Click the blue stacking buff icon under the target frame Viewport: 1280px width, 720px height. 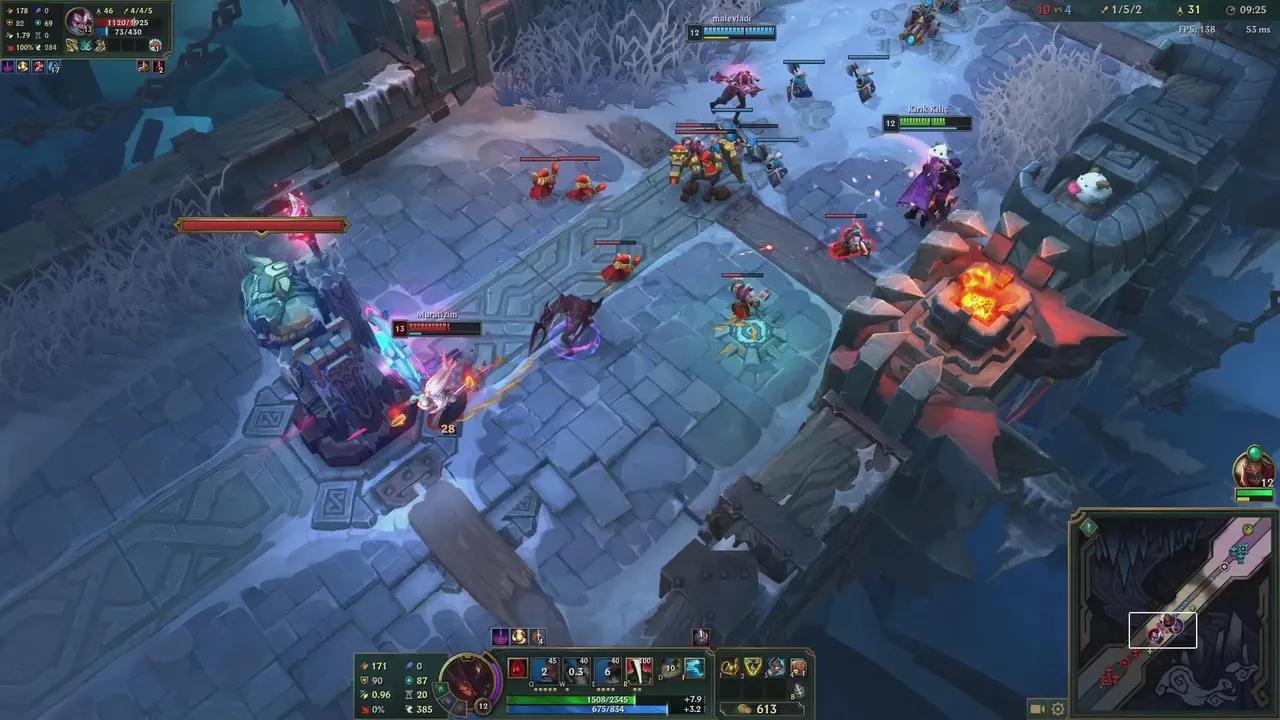pyautogui.click(x=54, y=67)
